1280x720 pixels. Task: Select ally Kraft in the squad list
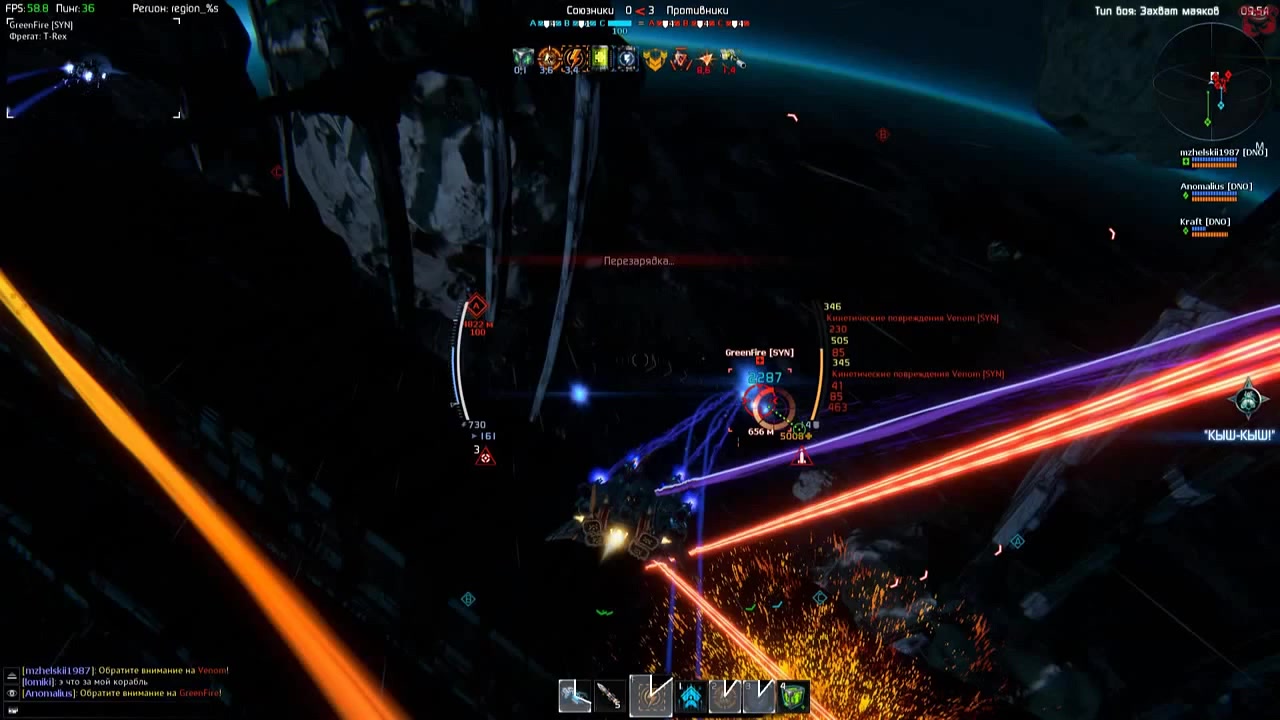[1204, 222]
